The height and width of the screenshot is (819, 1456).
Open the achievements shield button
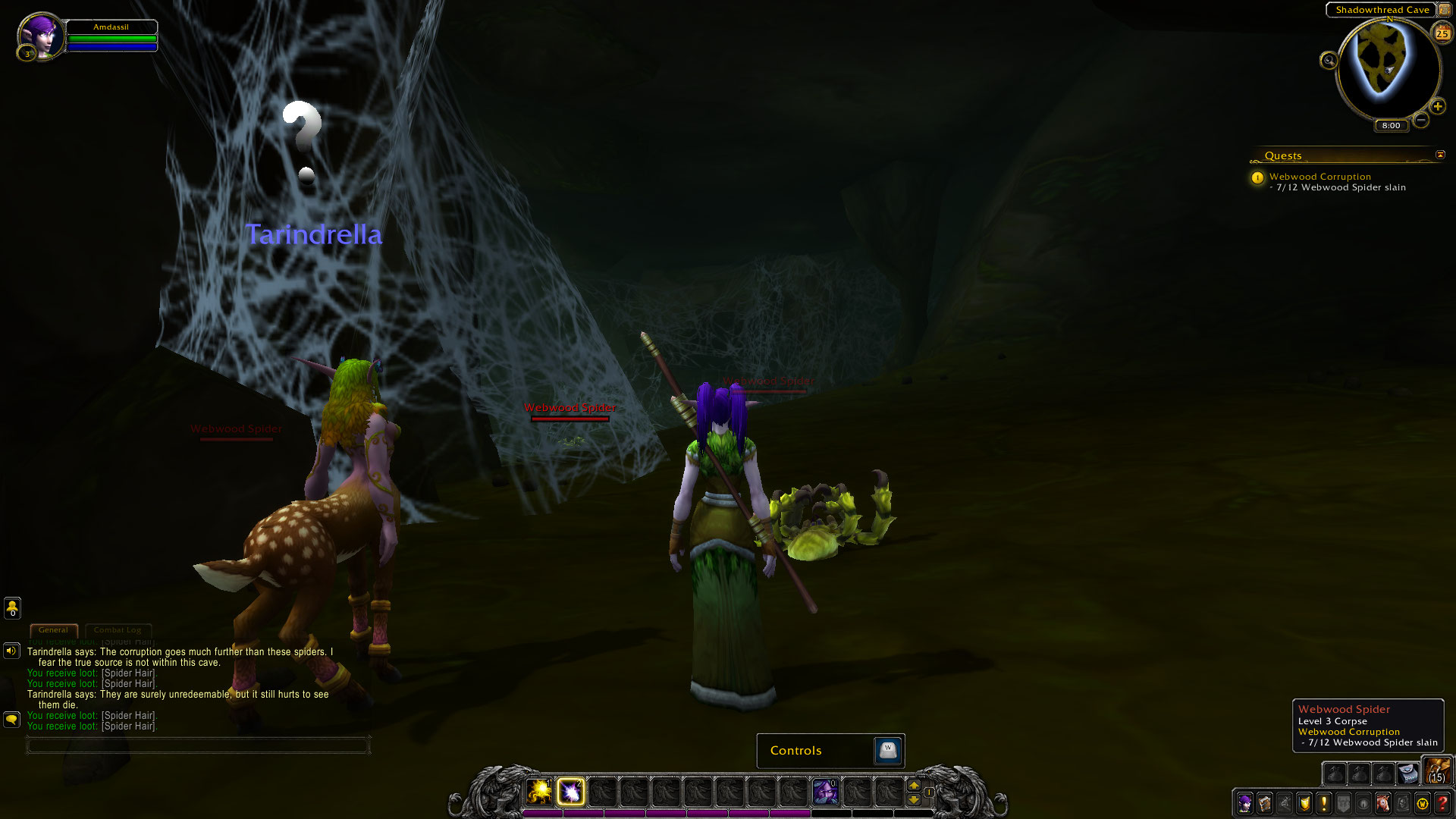1304,803
